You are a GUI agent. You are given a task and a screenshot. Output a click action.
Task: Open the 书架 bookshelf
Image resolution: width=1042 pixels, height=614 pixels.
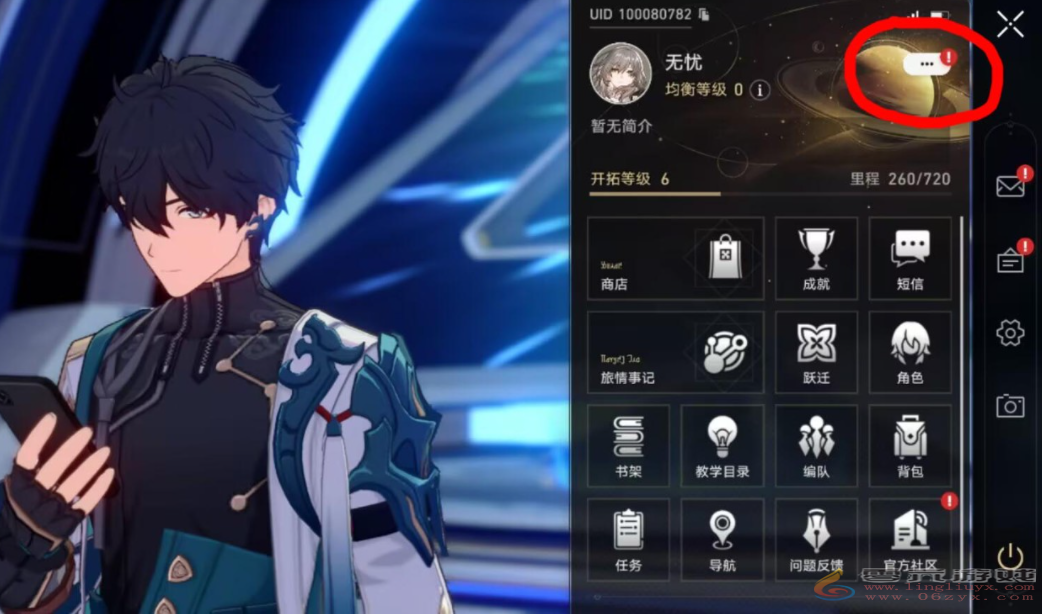click(628, 446)
